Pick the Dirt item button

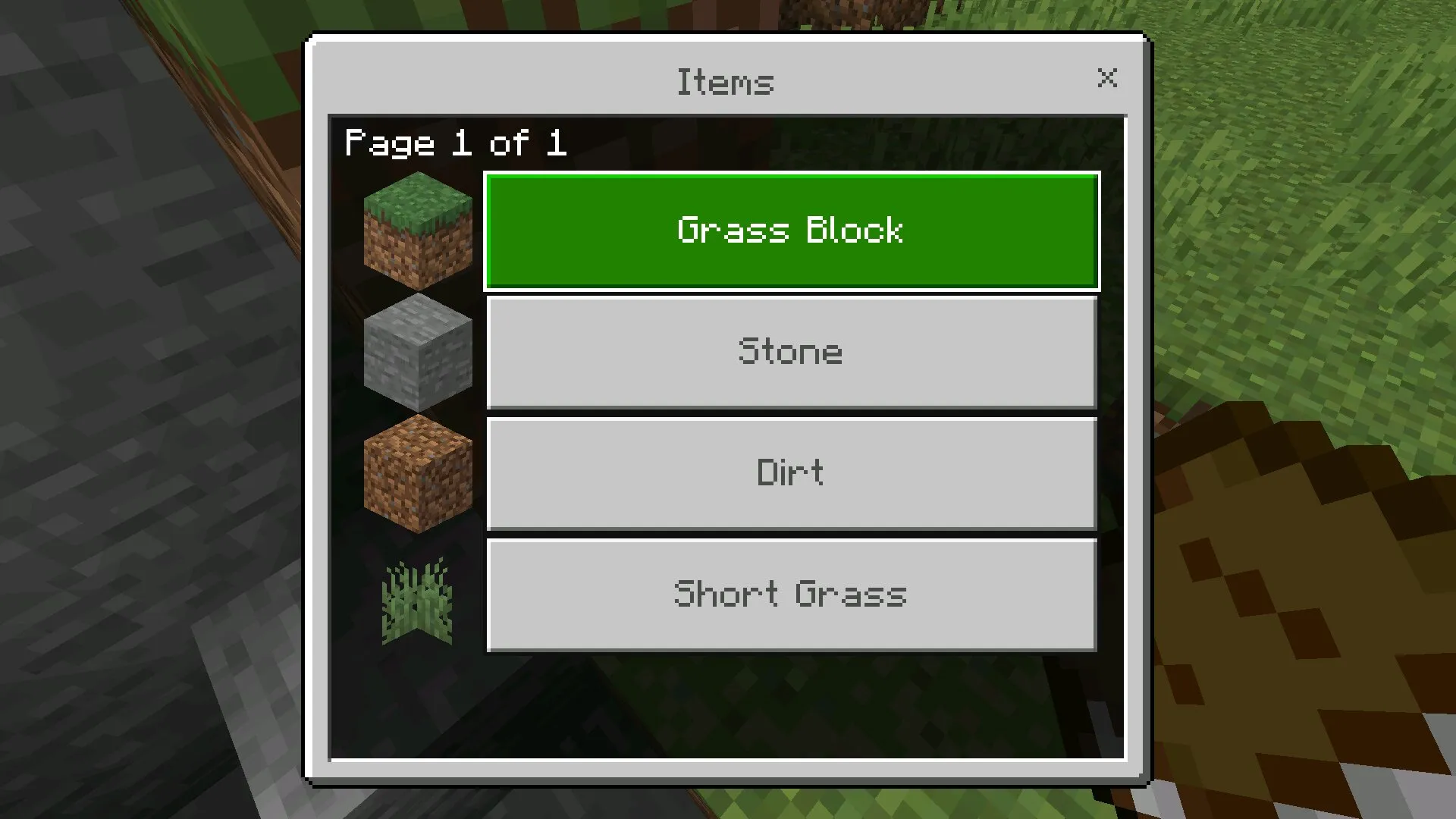click(x=792, y=474)
